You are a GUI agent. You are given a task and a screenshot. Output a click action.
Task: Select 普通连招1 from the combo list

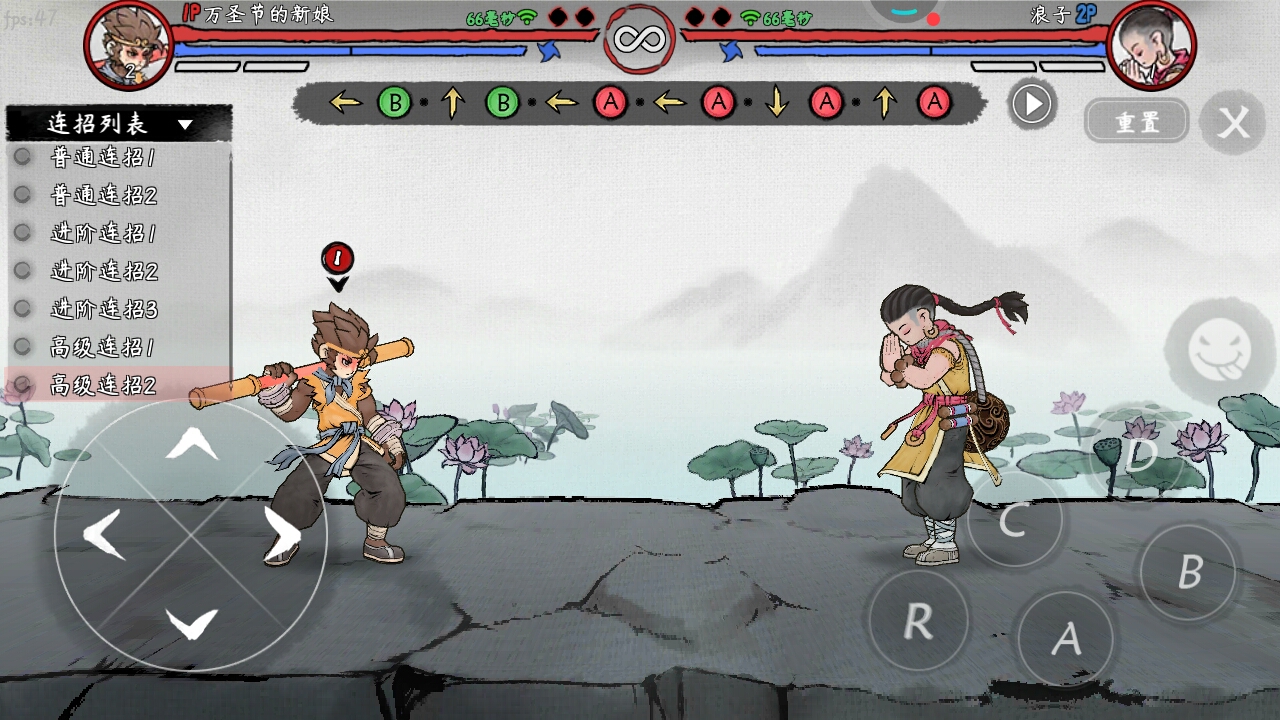point(103,157)
